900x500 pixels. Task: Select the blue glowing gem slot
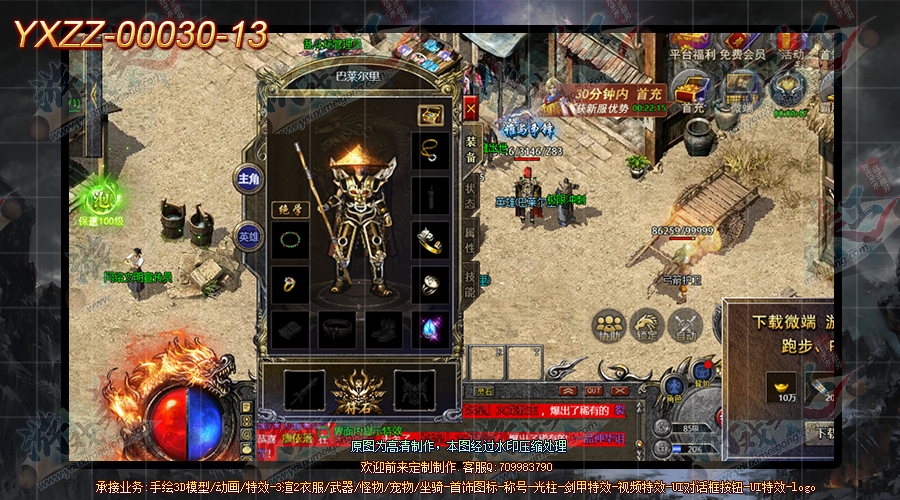(431, 327)
